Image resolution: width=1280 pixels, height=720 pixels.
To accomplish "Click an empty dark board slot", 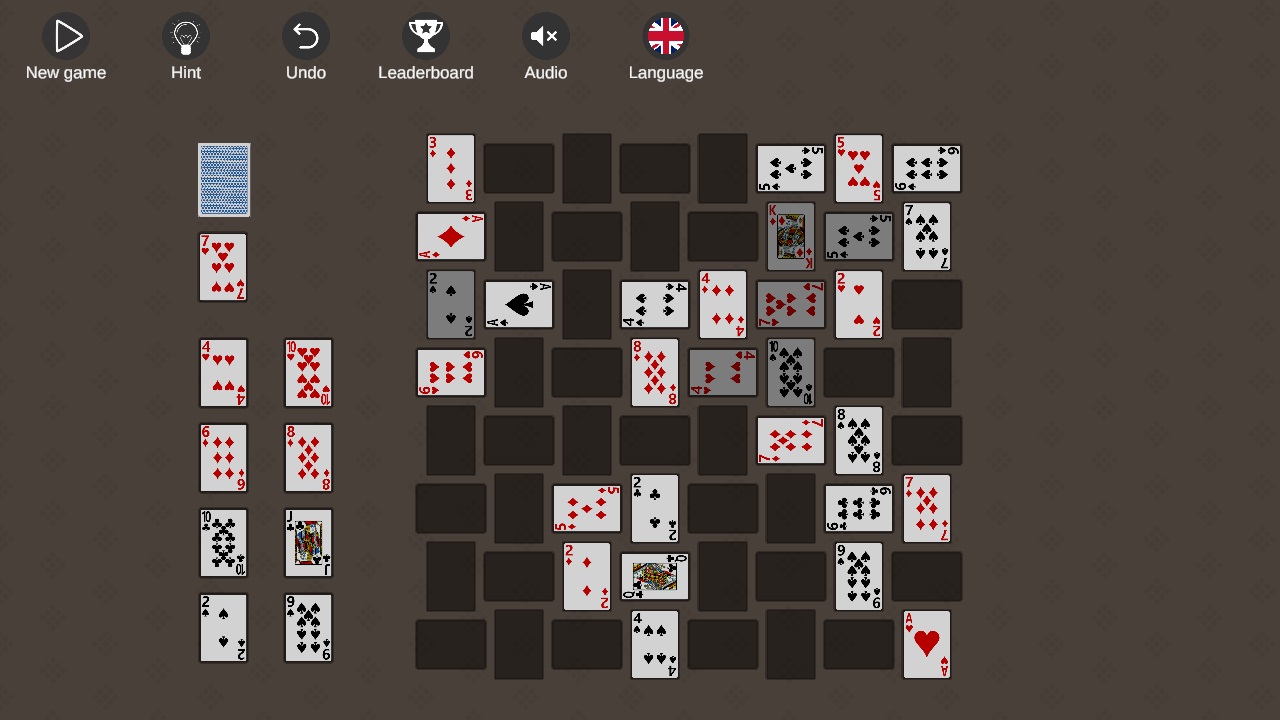I will (x=519, y=168).
